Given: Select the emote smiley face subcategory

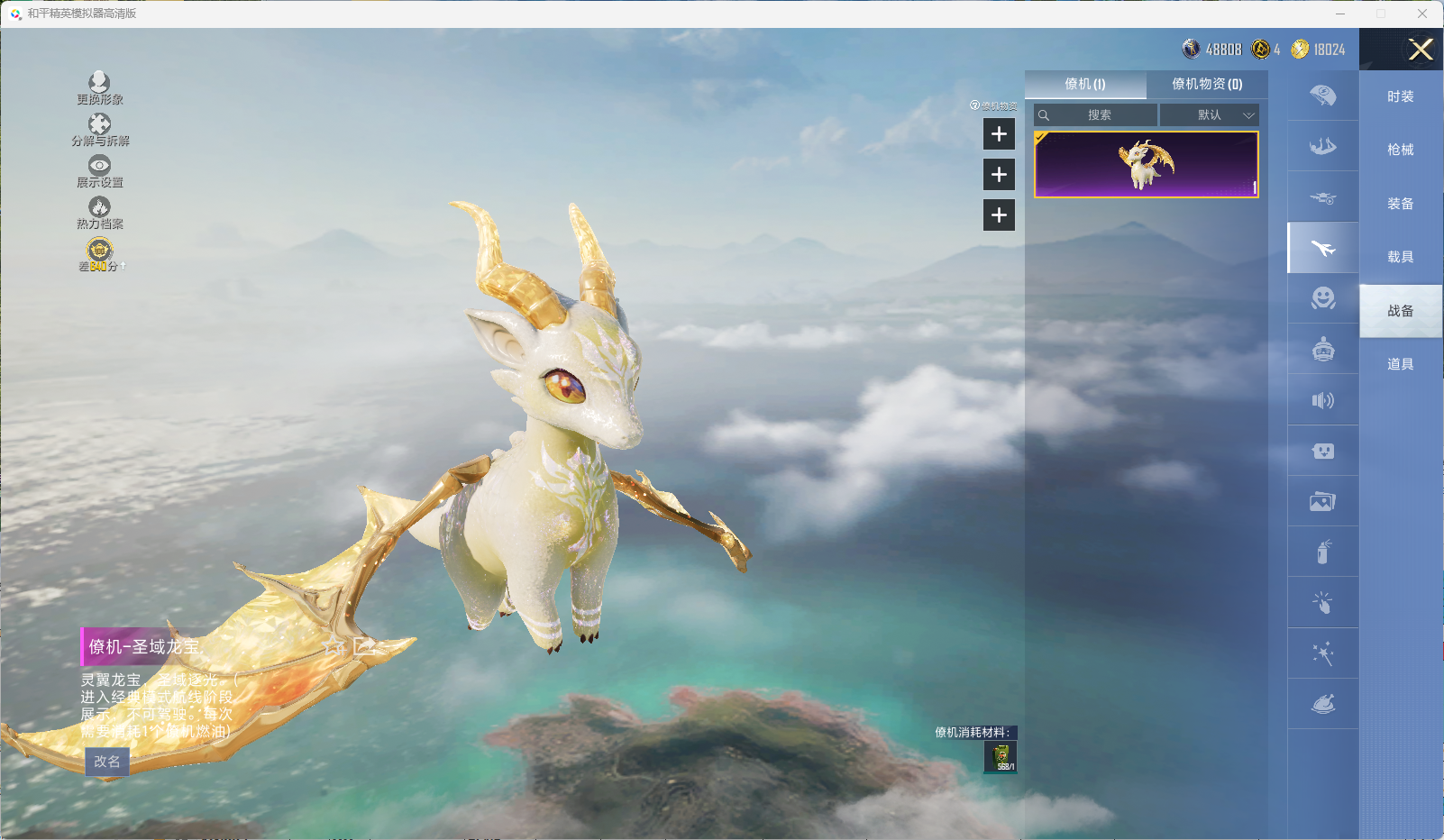Looking at the screenshot, I should coord(1322,298).
